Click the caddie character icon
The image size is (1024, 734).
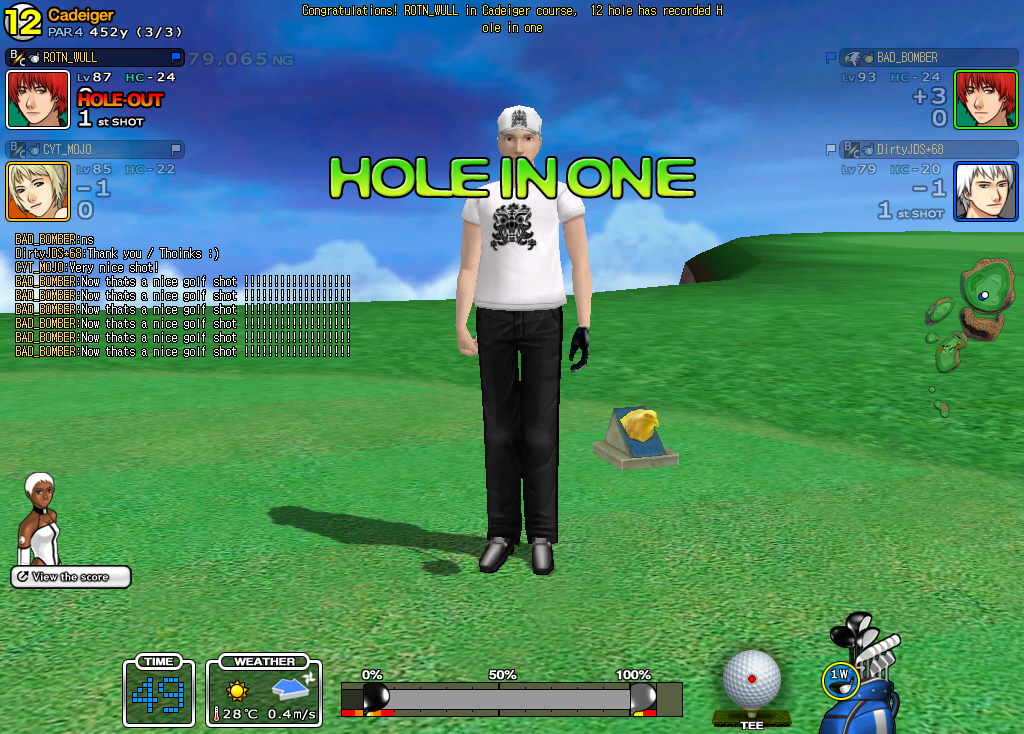click(40, 519)
